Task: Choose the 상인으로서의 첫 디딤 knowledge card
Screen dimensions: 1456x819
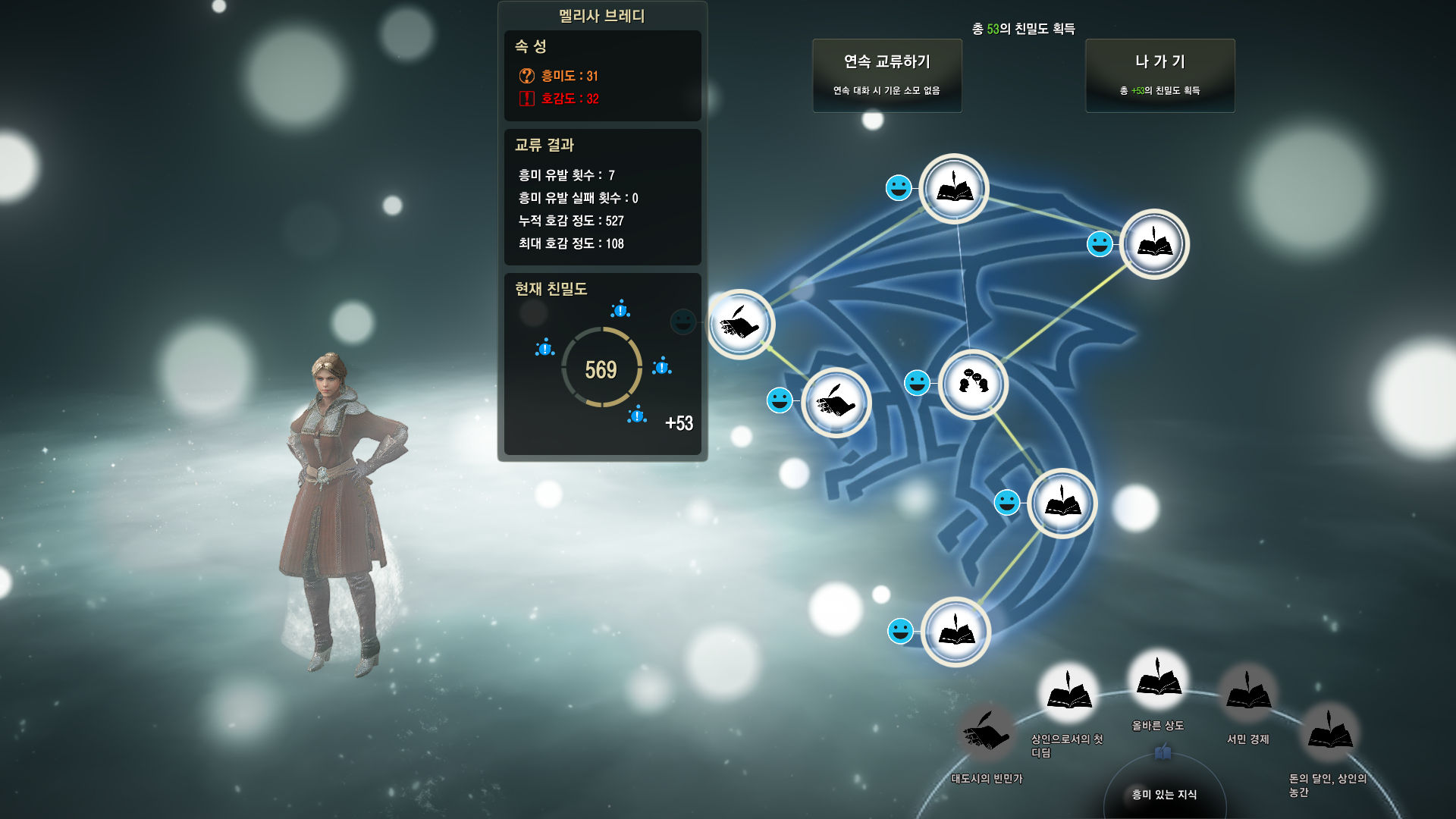Action: pos(1068,692)
